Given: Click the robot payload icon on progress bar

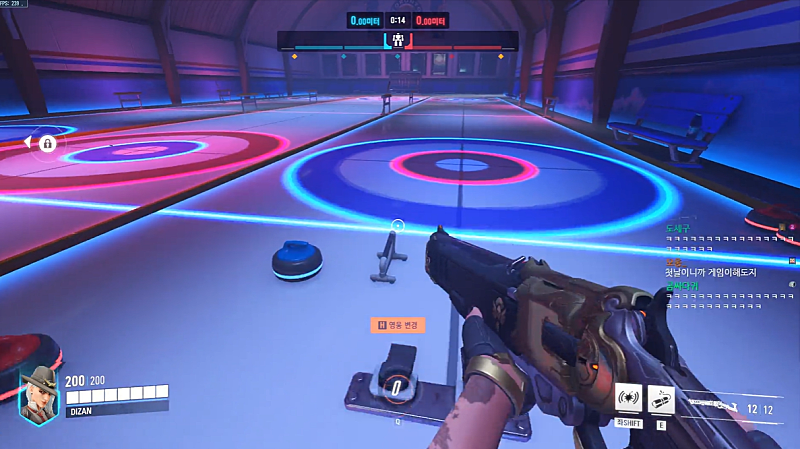Looking at the screenshot, I should [x=398, y=41].
